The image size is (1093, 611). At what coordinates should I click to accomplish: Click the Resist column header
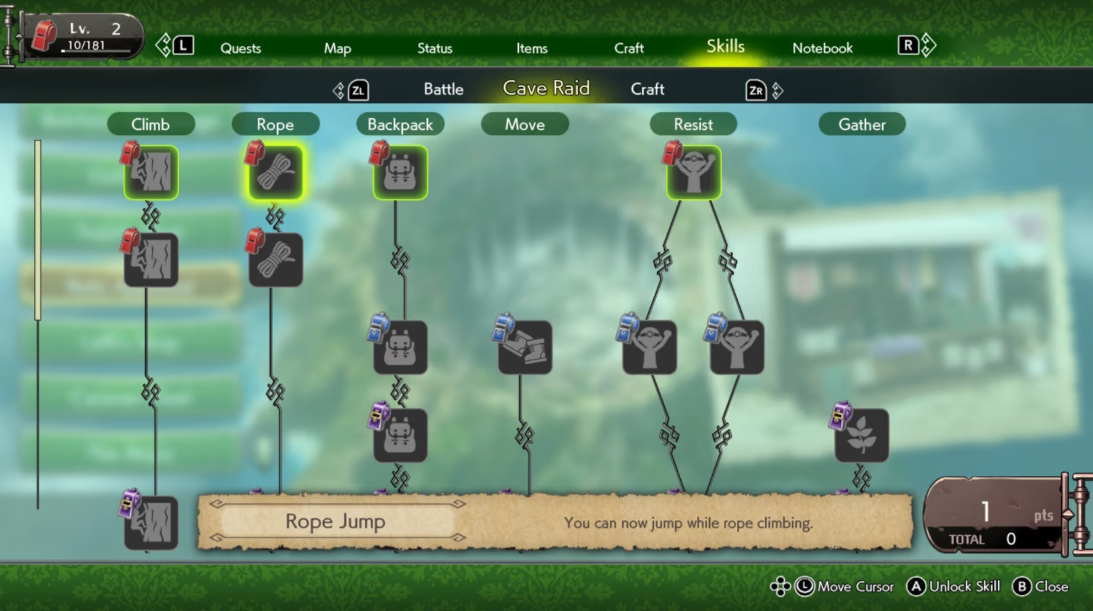[693, 124]
